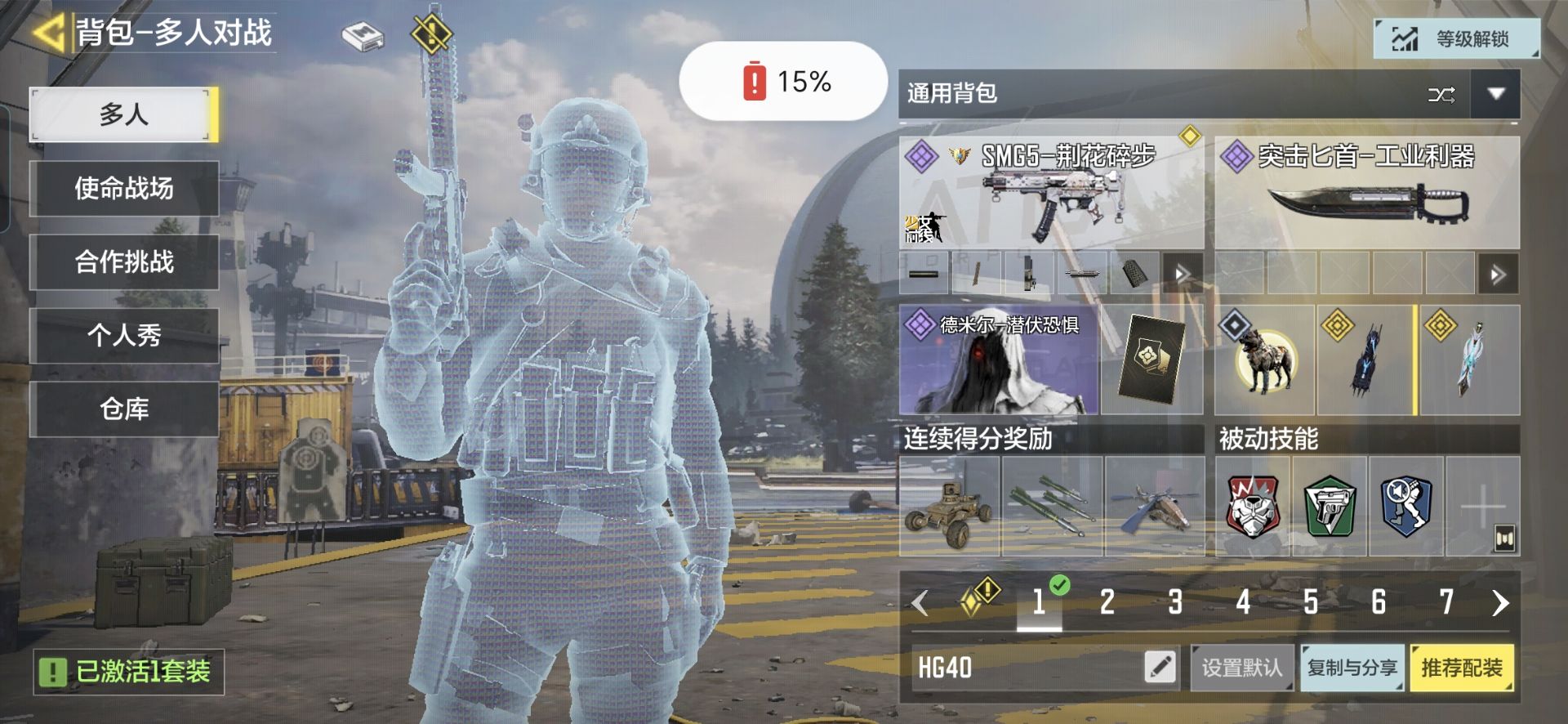Open the 仓库 tab
1568x724 pixels.
point(123,409)
